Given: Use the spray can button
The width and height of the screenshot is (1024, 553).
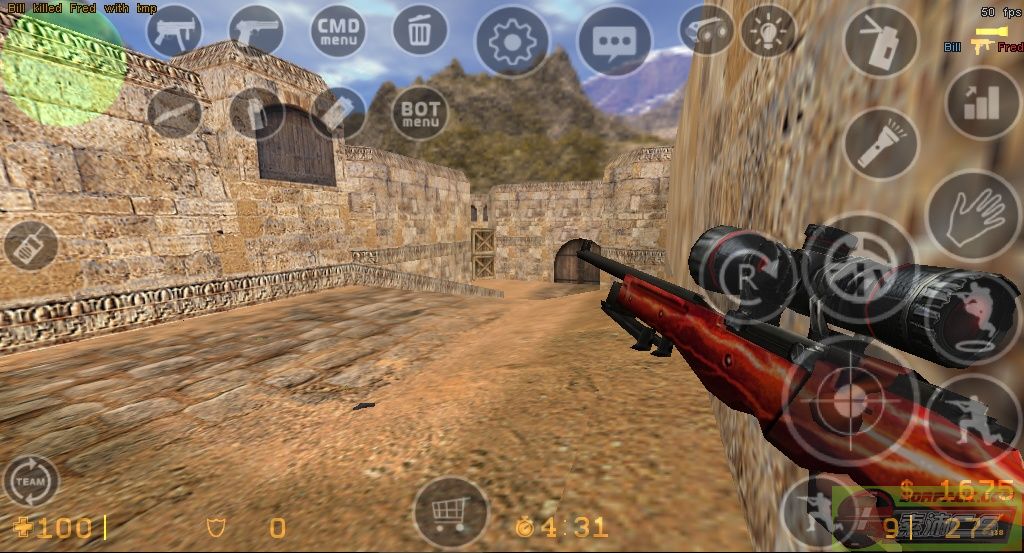Looking at the screenshot, I should [881, 41].
